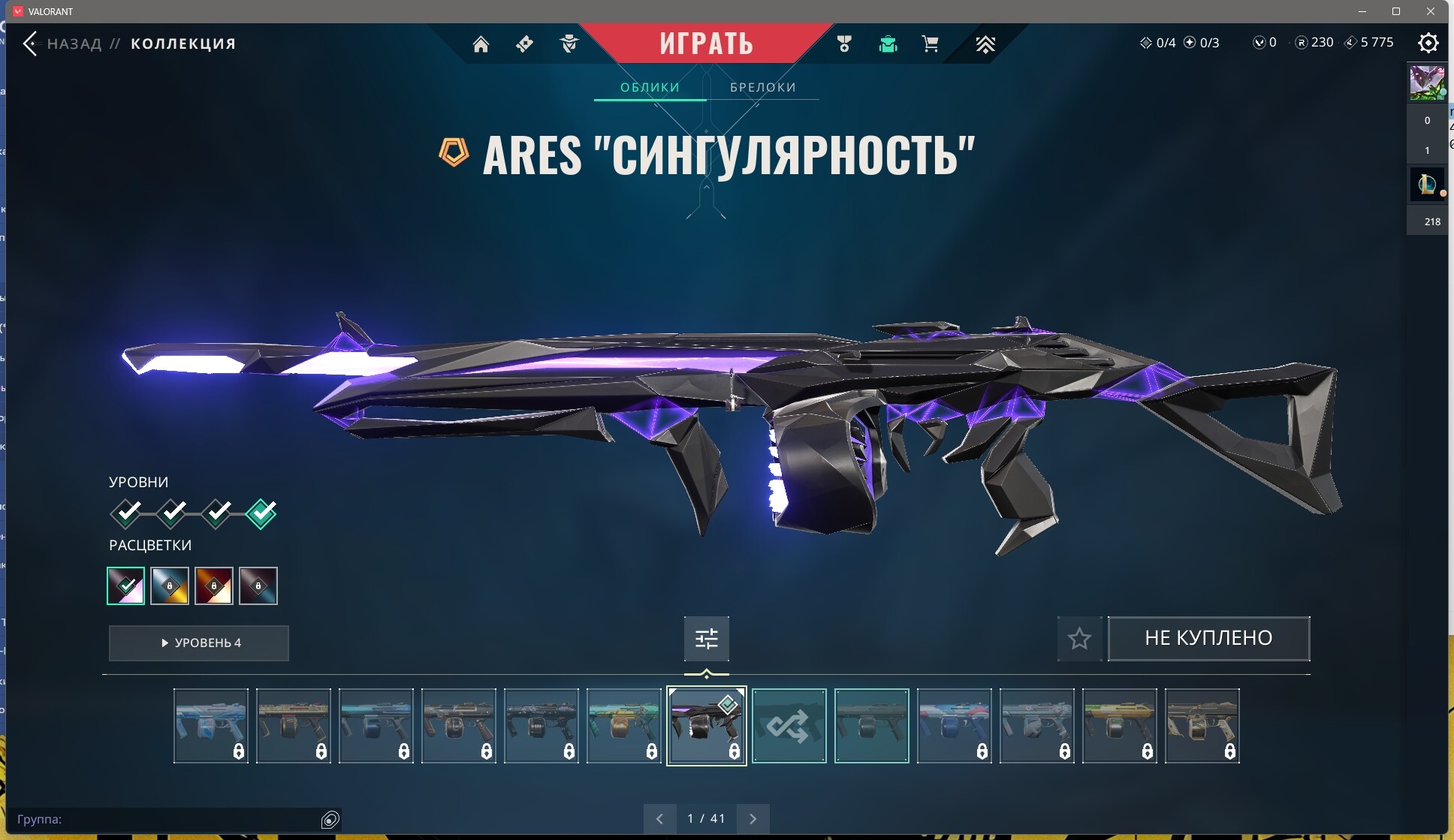The width and height of the screenshot is (1454, 840).
Task: Play the УРОВЕНЬ 4 preview video
Action: click(x=199, y=643)
